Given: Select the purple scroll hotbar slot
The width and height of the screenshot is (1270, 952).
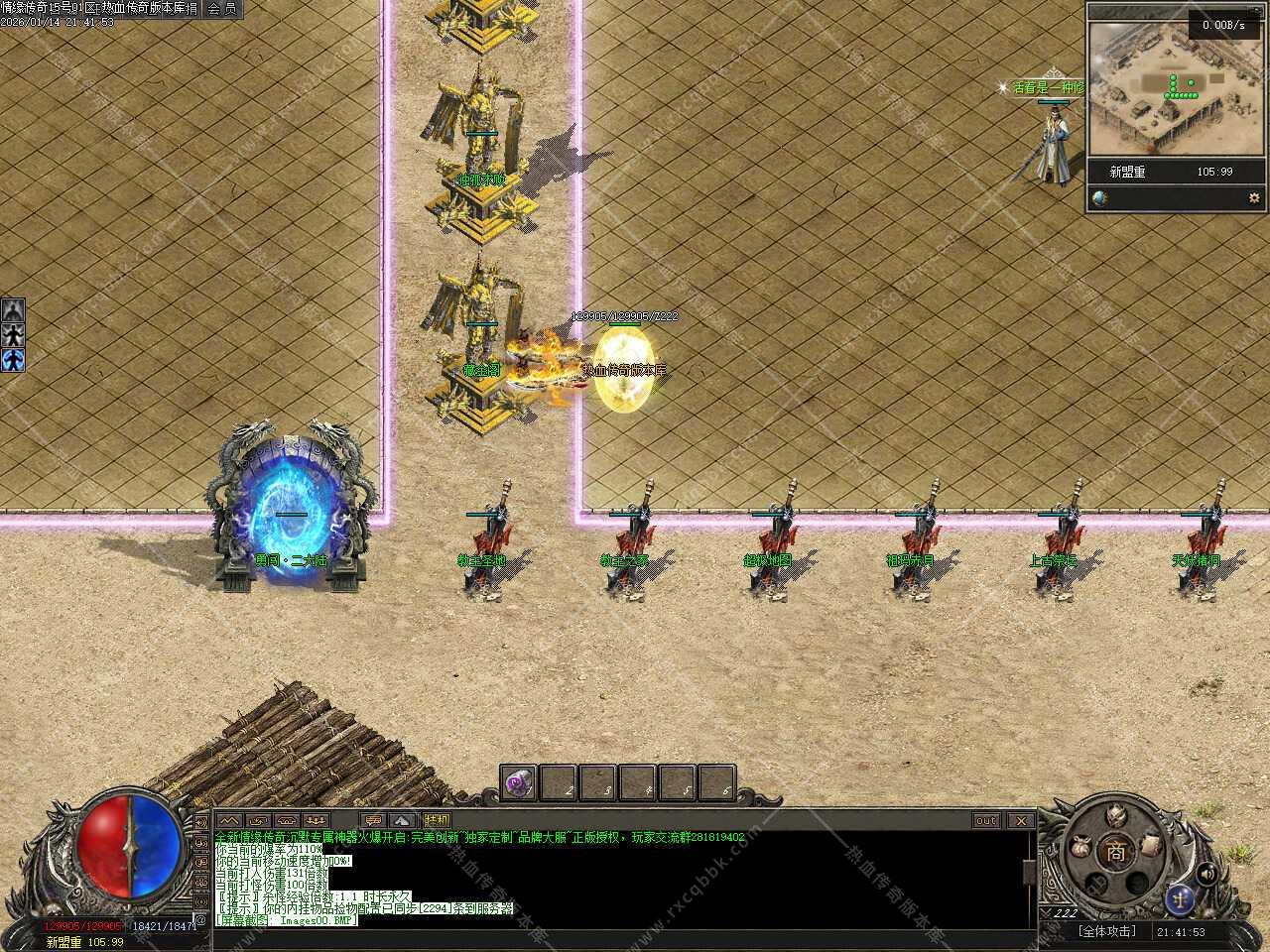Looking at the screenshot, I should (x=518, y=781).
